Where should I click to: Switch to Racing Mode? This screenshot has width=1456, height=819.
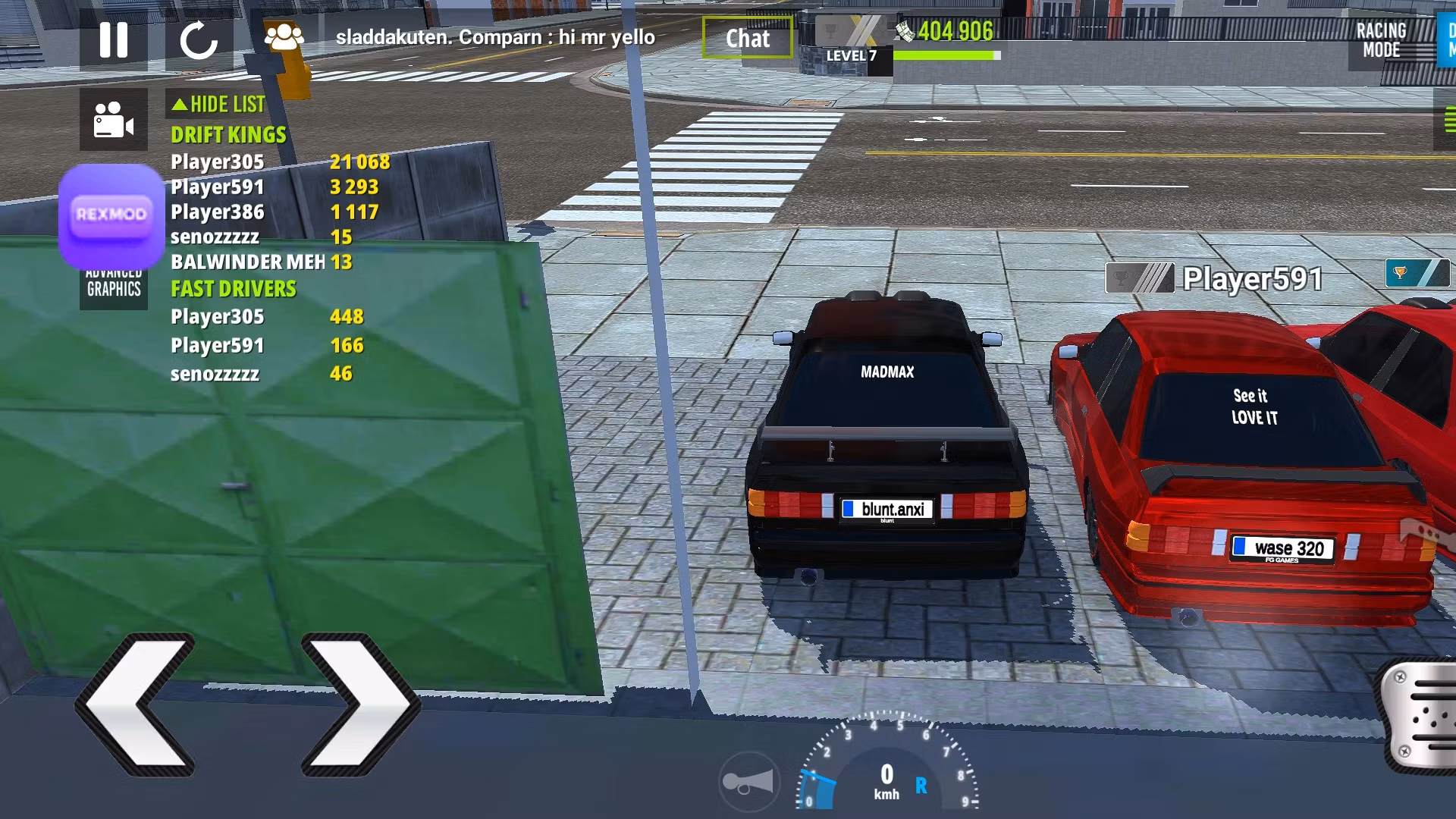tap(1381, 40)
